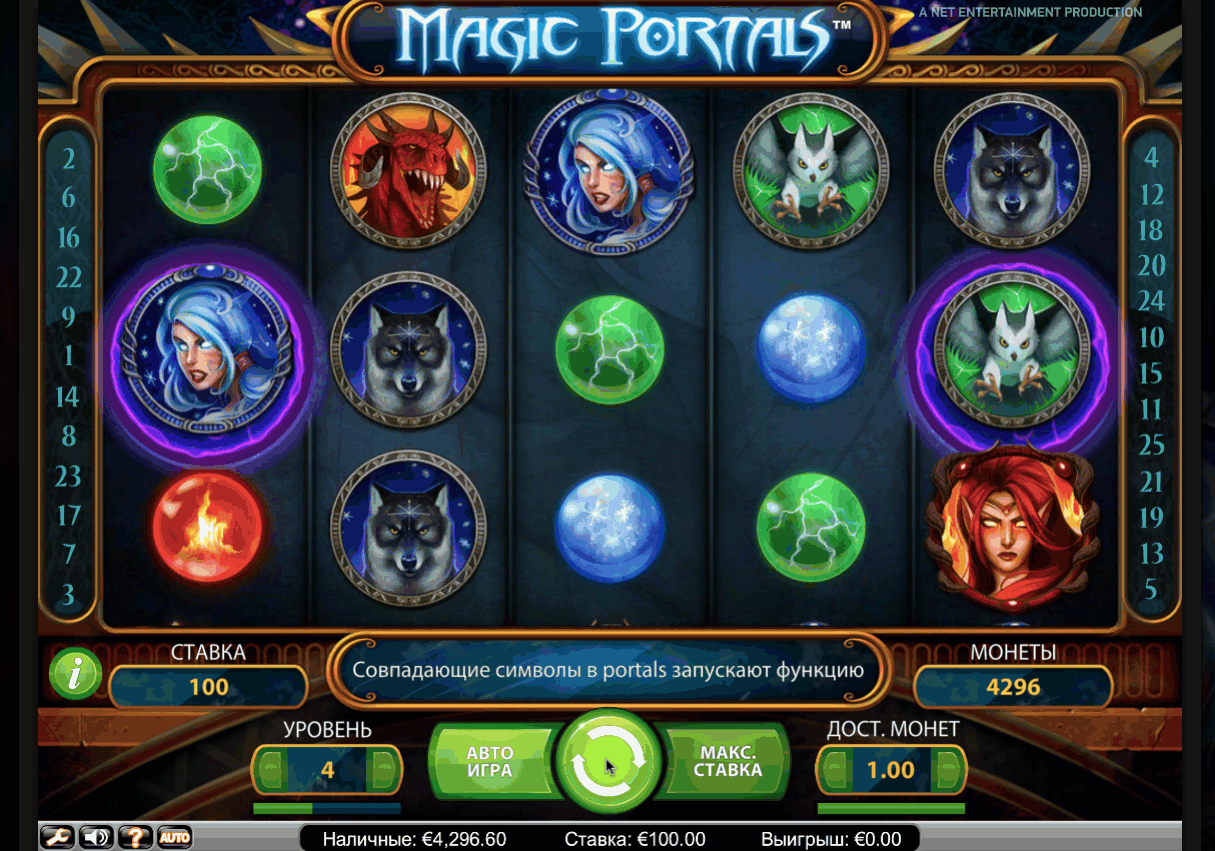Screen dimensions: 1215x851
Task: Open game settings via the wrench icon
Action: point(58,837)
